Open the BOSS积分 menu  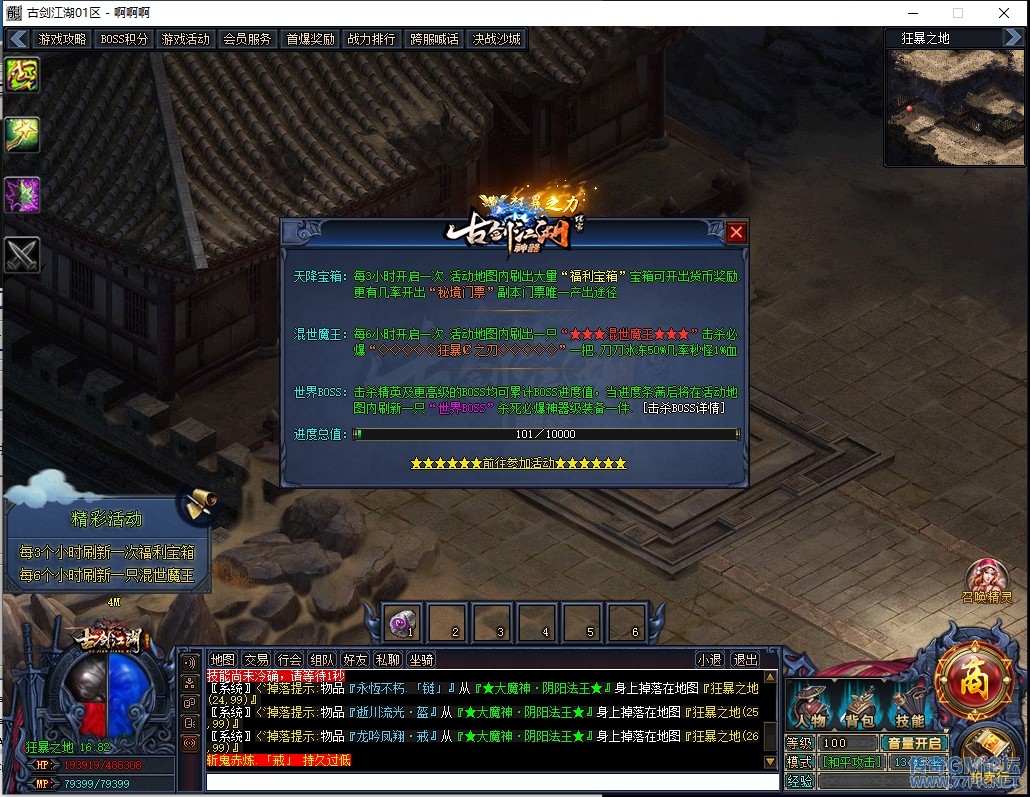124,39
